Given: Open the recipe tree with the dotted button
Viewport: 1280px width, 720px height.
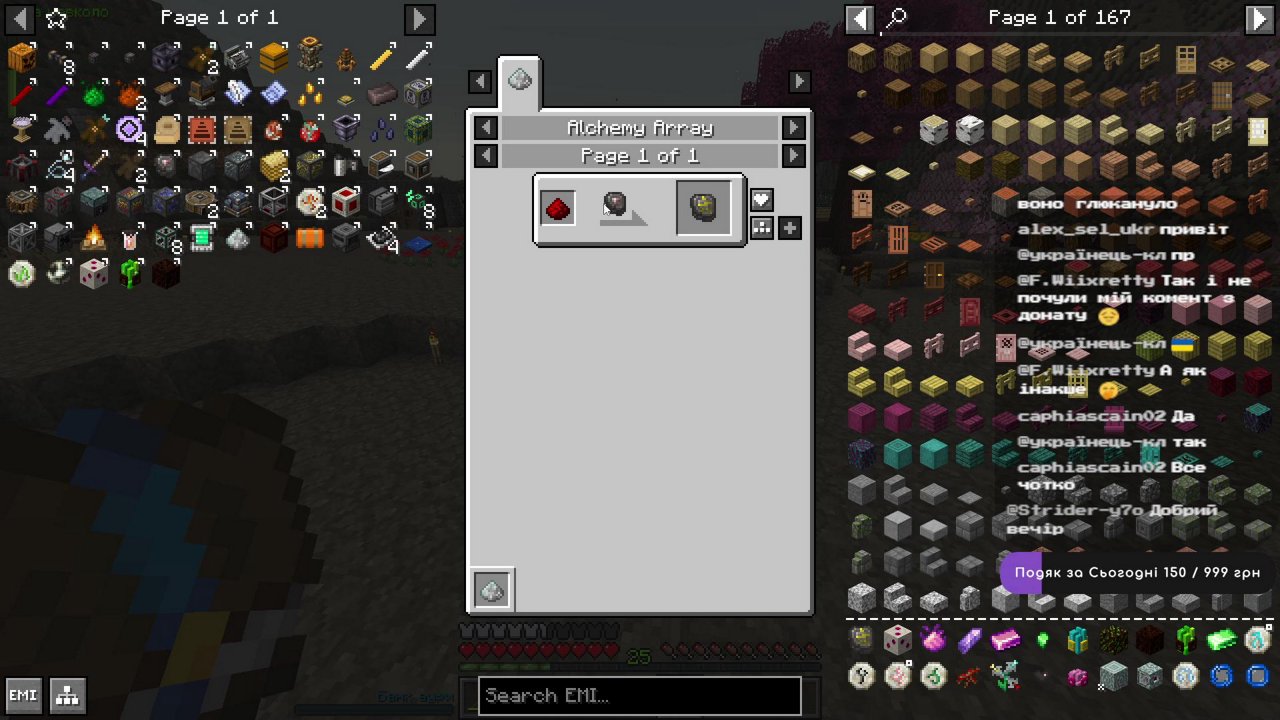Looking at the screenshot, I should [761, 228].
